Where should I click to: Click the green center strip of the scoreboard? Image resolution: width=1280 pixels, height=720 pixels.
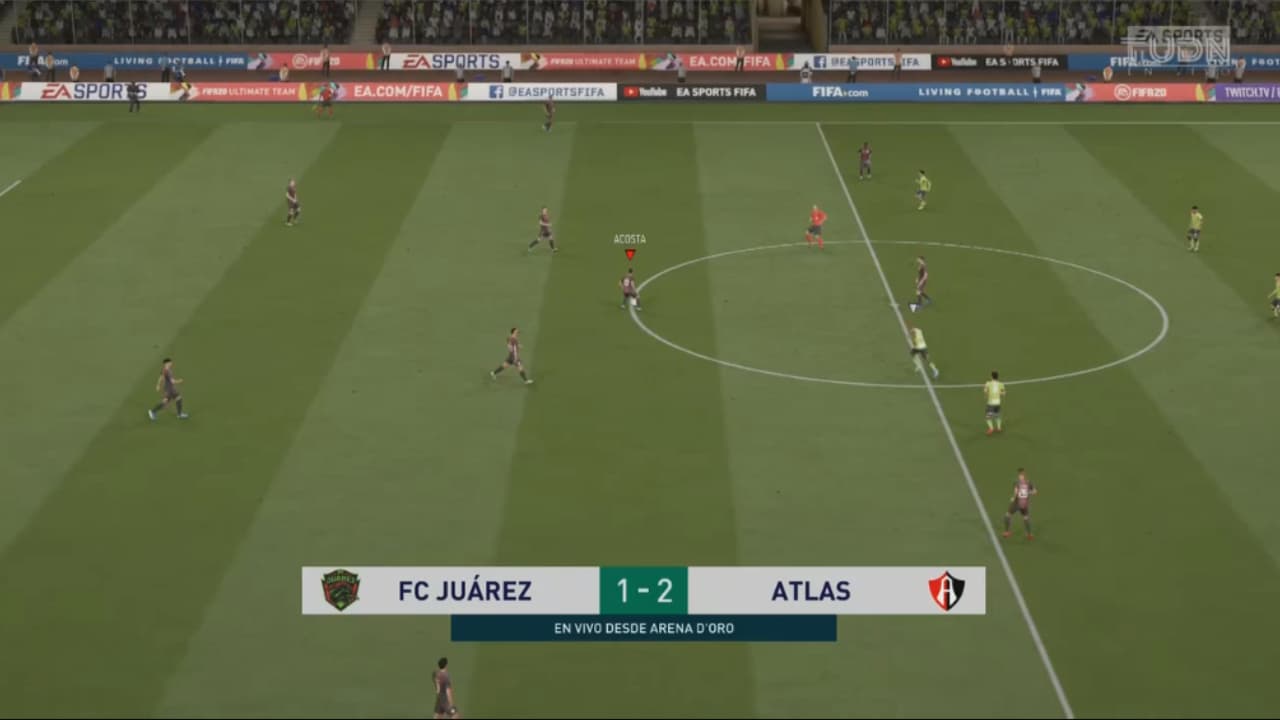tap(643, 591)
